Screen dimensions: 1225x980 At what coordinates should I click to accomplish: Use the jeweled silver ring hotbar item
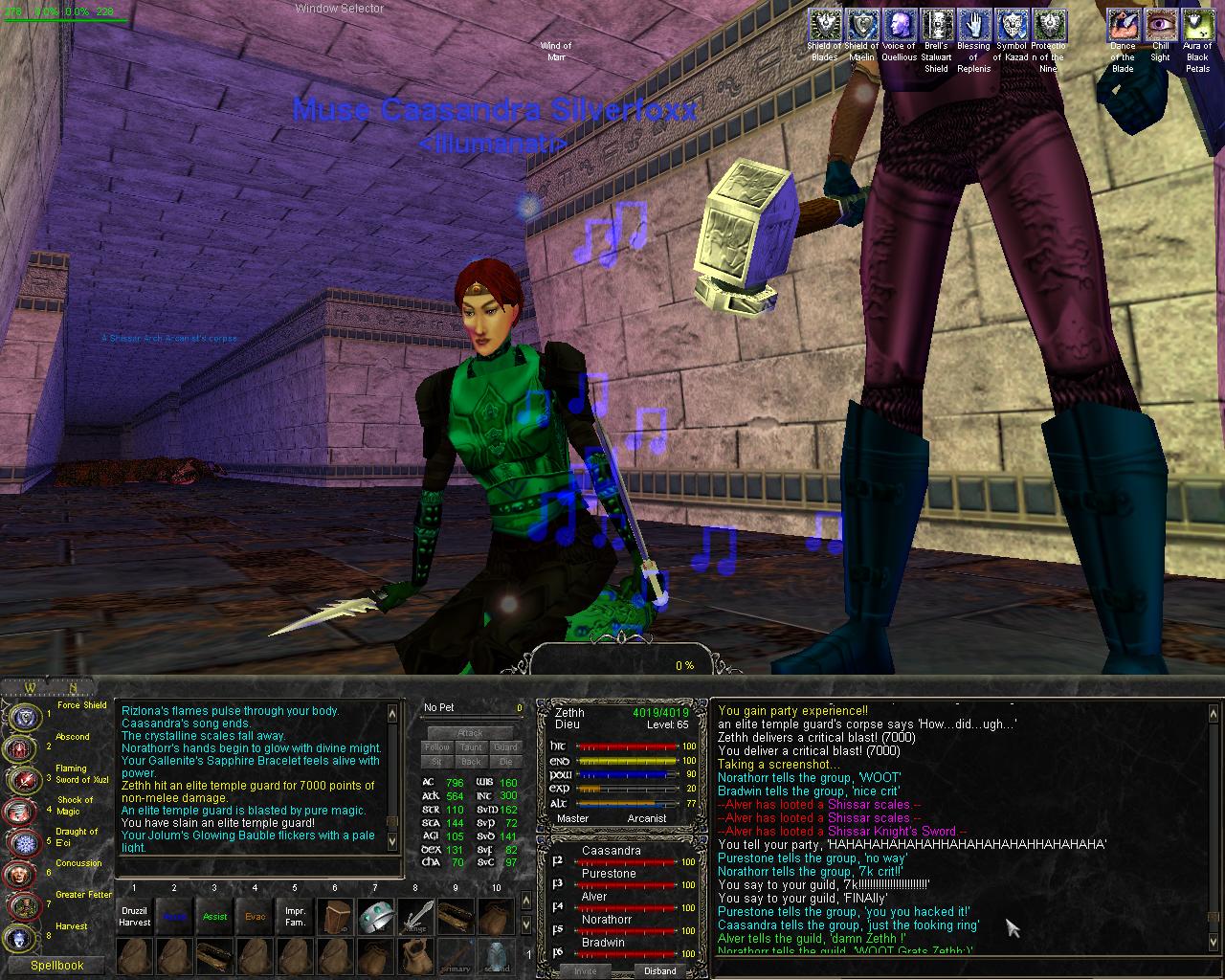pyautogui.click(x=375, y=917)
